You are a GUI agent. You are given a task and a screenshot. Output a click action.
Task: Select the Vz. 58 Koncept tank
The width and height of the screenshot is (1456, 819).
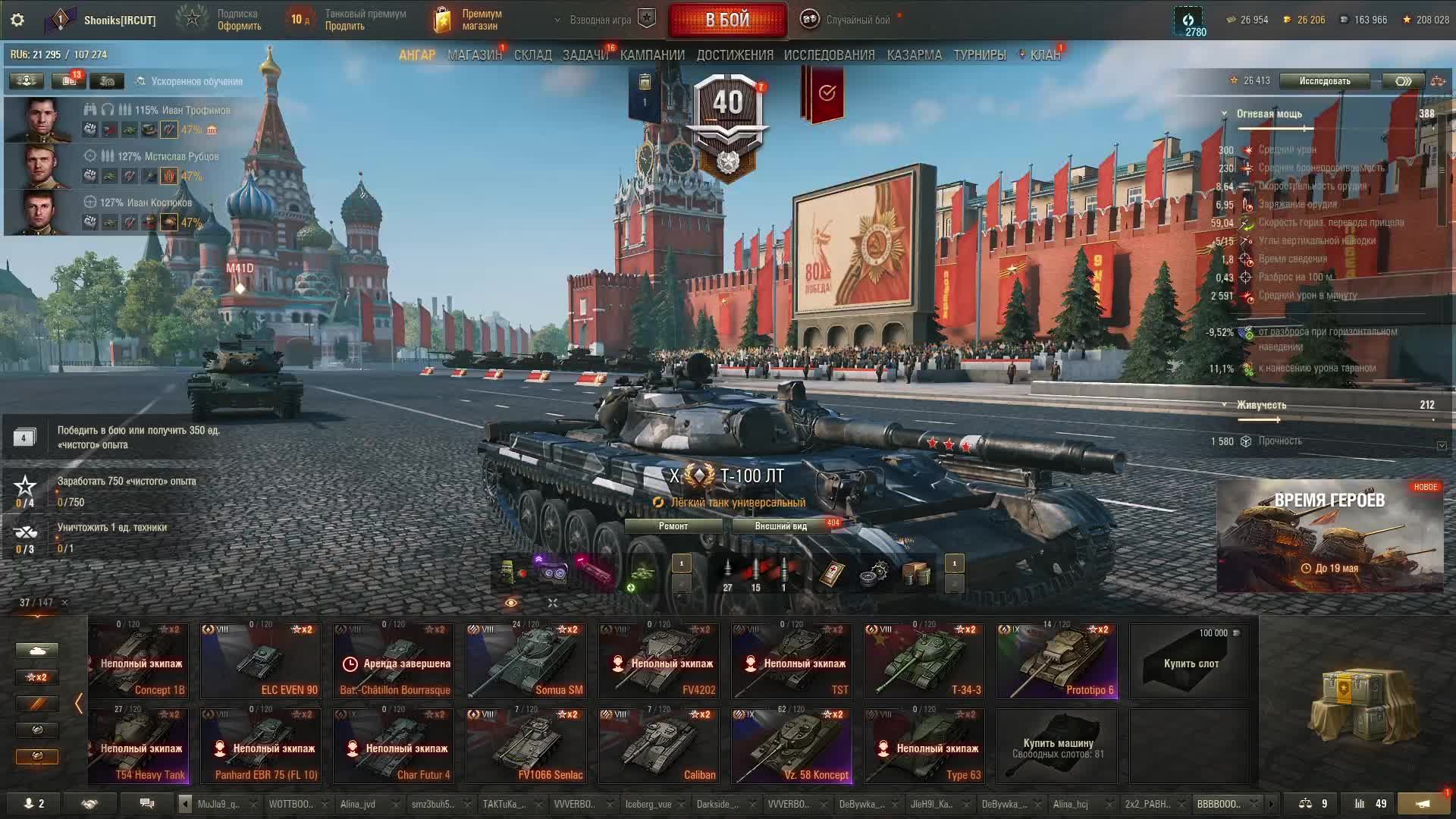(x=791, y=745)
